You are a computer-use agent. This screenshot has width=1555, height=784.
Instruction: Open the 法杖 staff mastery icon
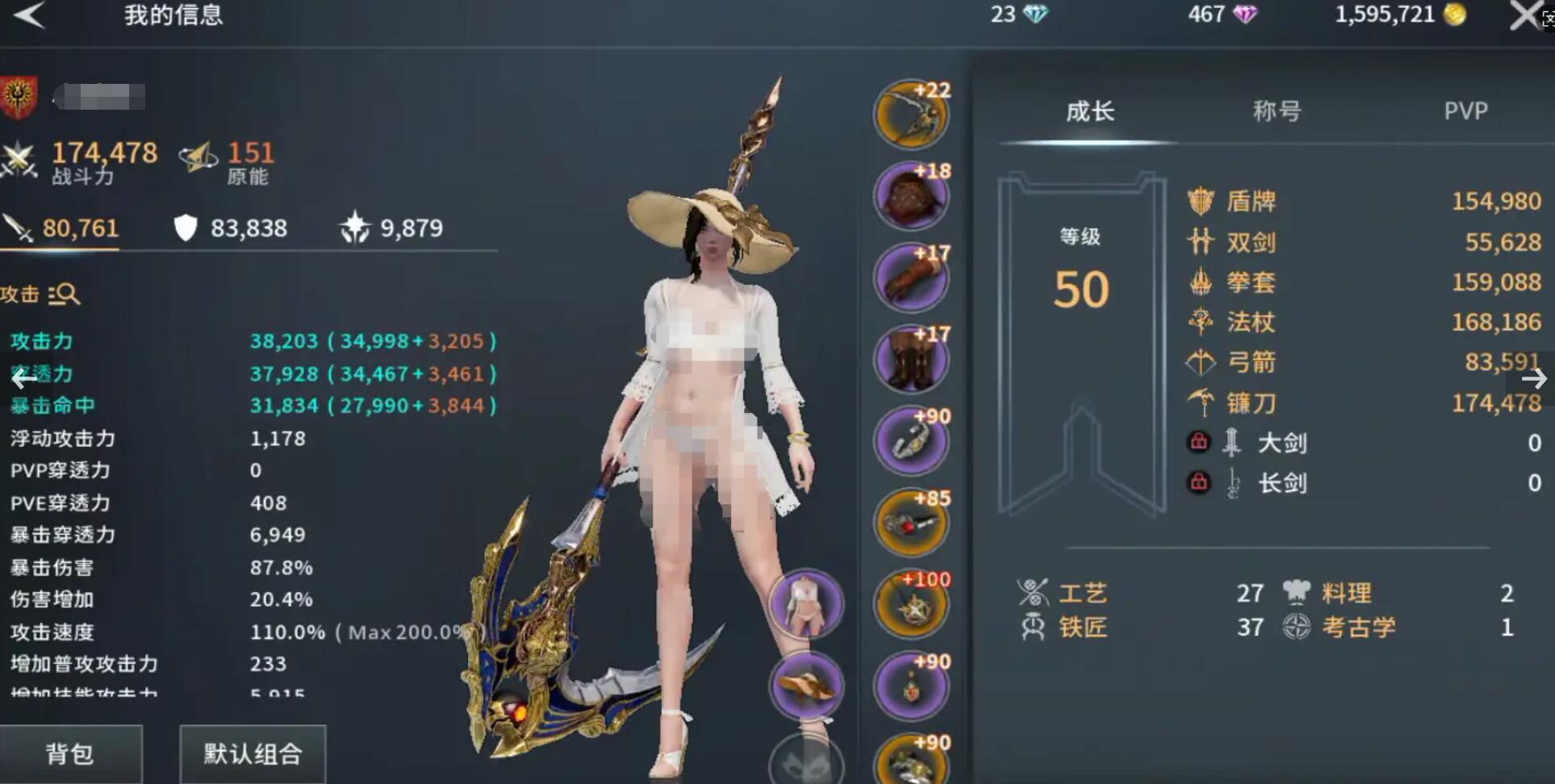tap(1202, 323)
